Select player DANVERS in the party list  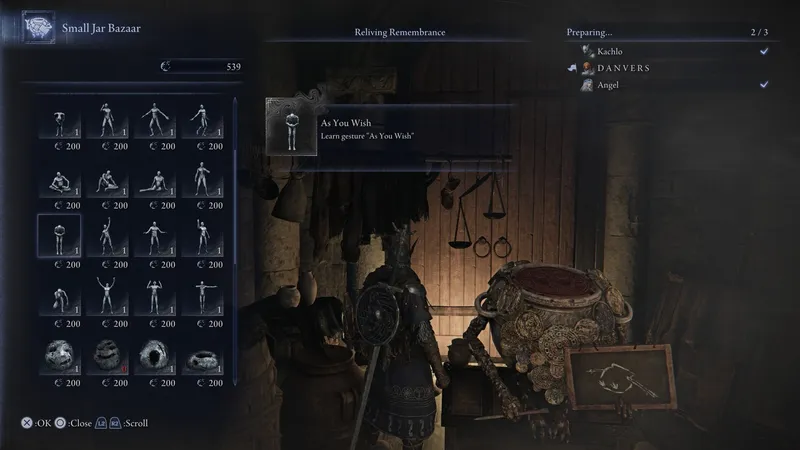(626, 68)
